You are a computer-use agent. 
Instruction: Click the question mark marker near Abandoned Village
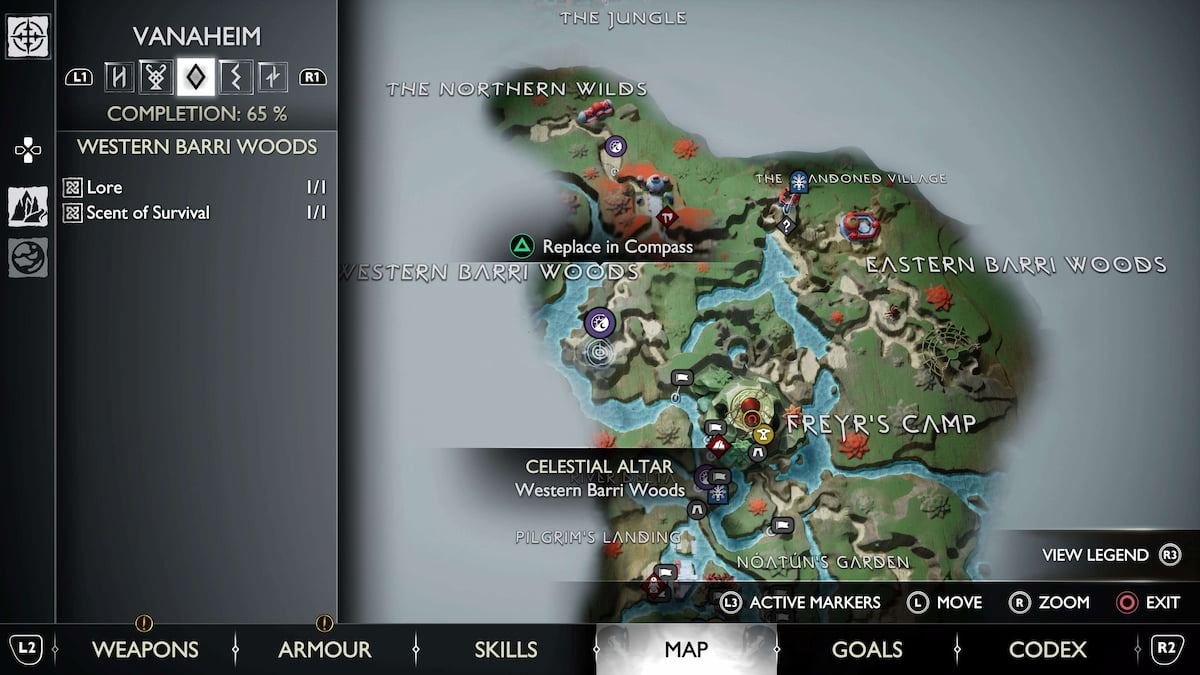click(786, 225)
